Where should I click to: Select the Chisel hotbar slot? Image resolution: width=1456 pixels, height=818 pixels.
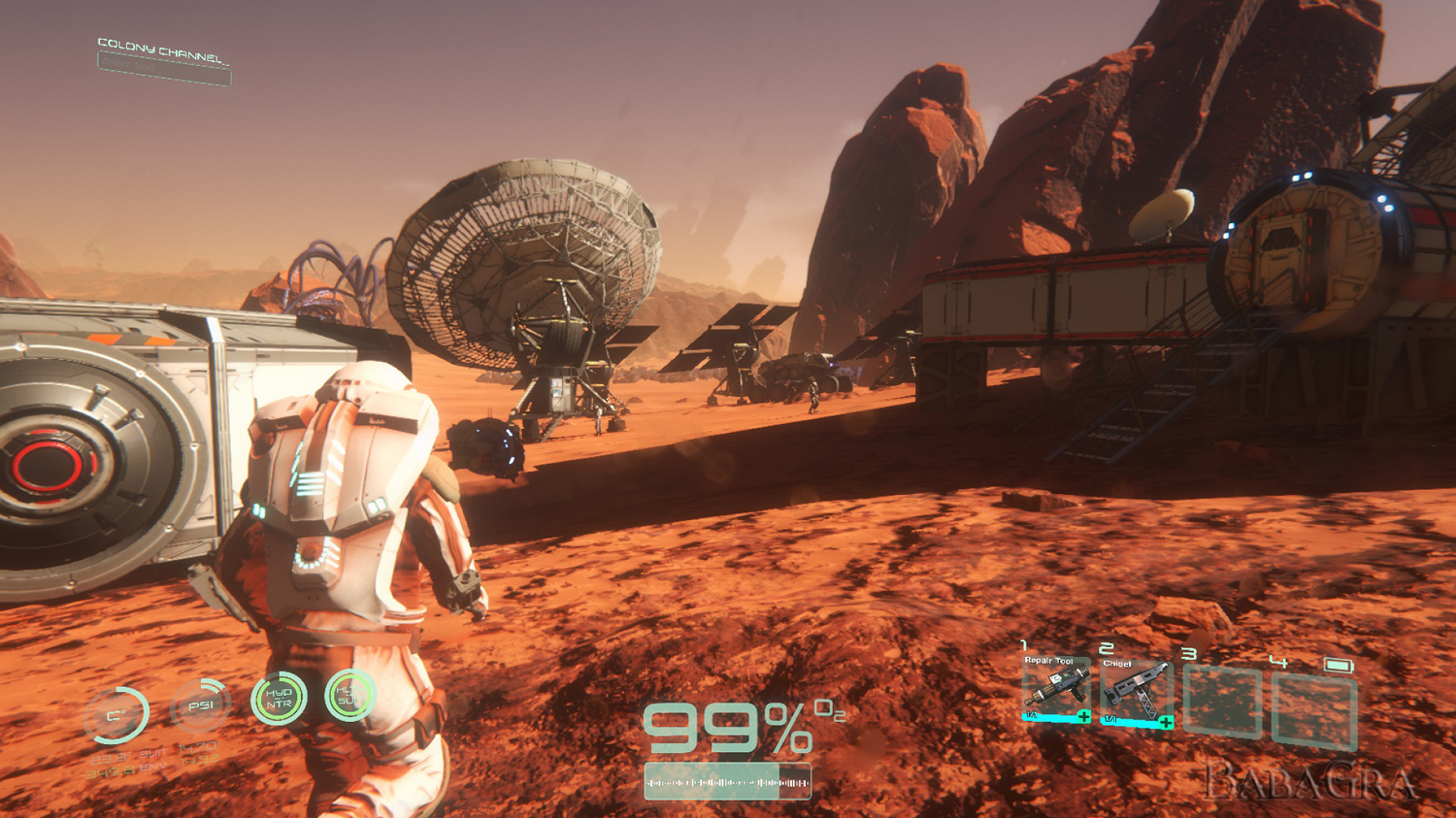tap(1137, 693)
